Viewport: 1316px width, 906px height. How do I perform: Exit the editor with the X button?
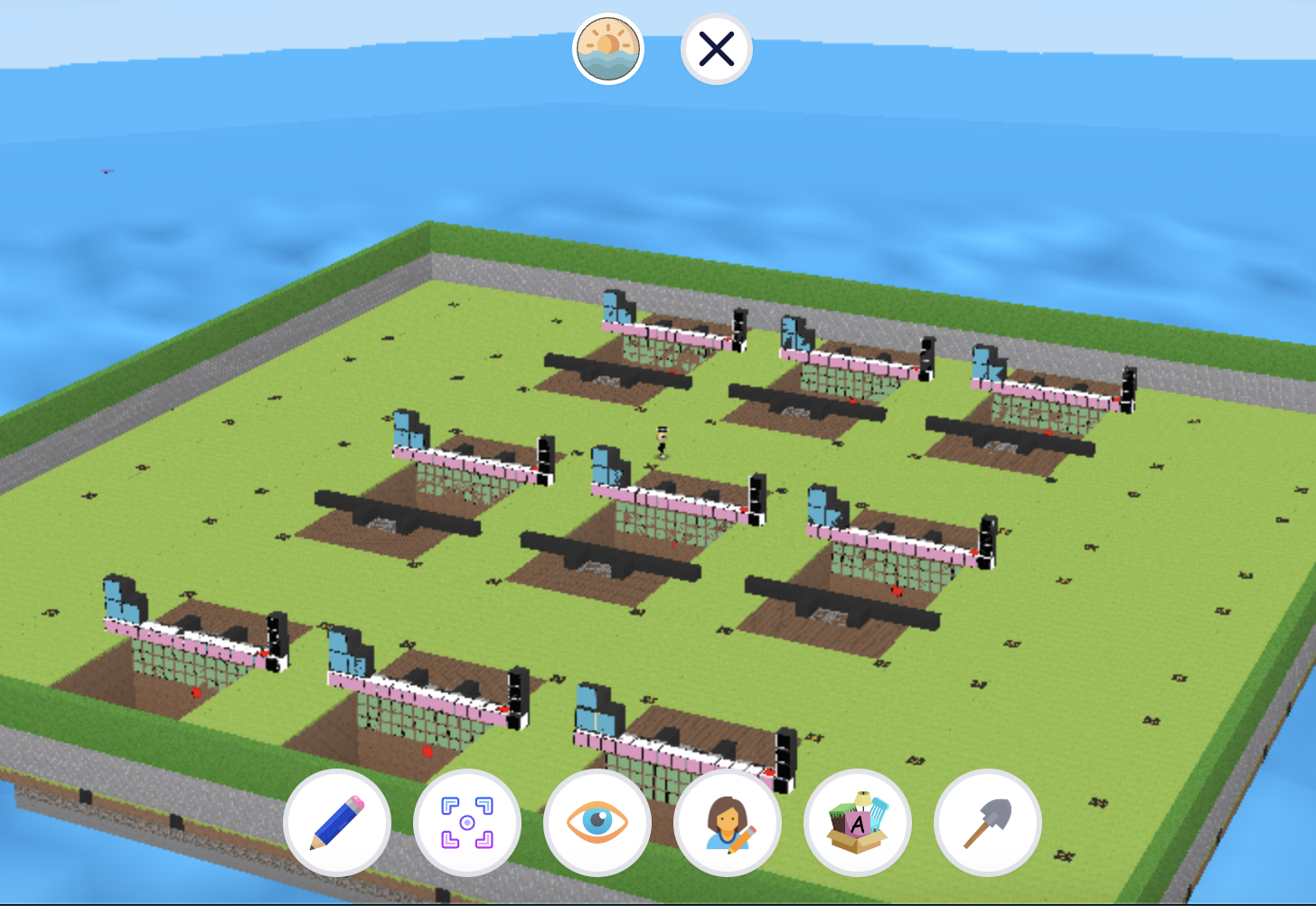[x=714, y=49]
